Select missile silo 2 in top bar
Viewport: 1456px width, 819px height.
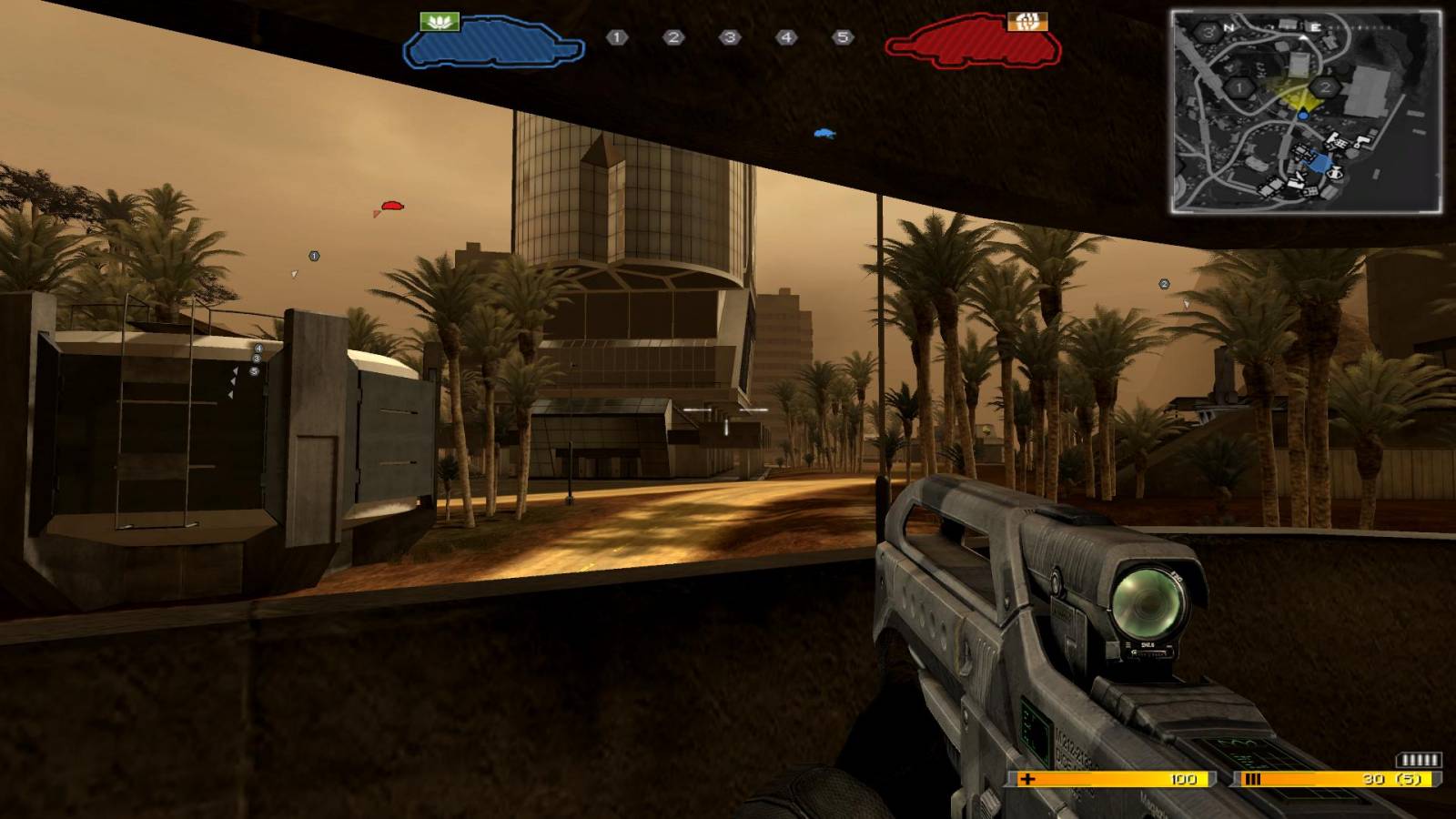pos(673,37)
